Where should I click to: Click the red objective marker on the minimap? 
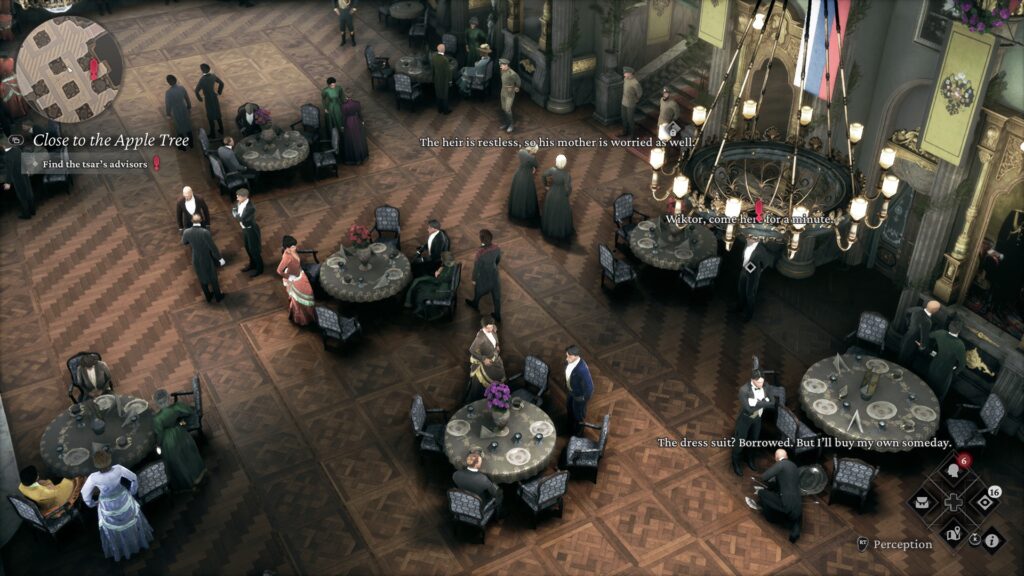click(x=94, y=69)
